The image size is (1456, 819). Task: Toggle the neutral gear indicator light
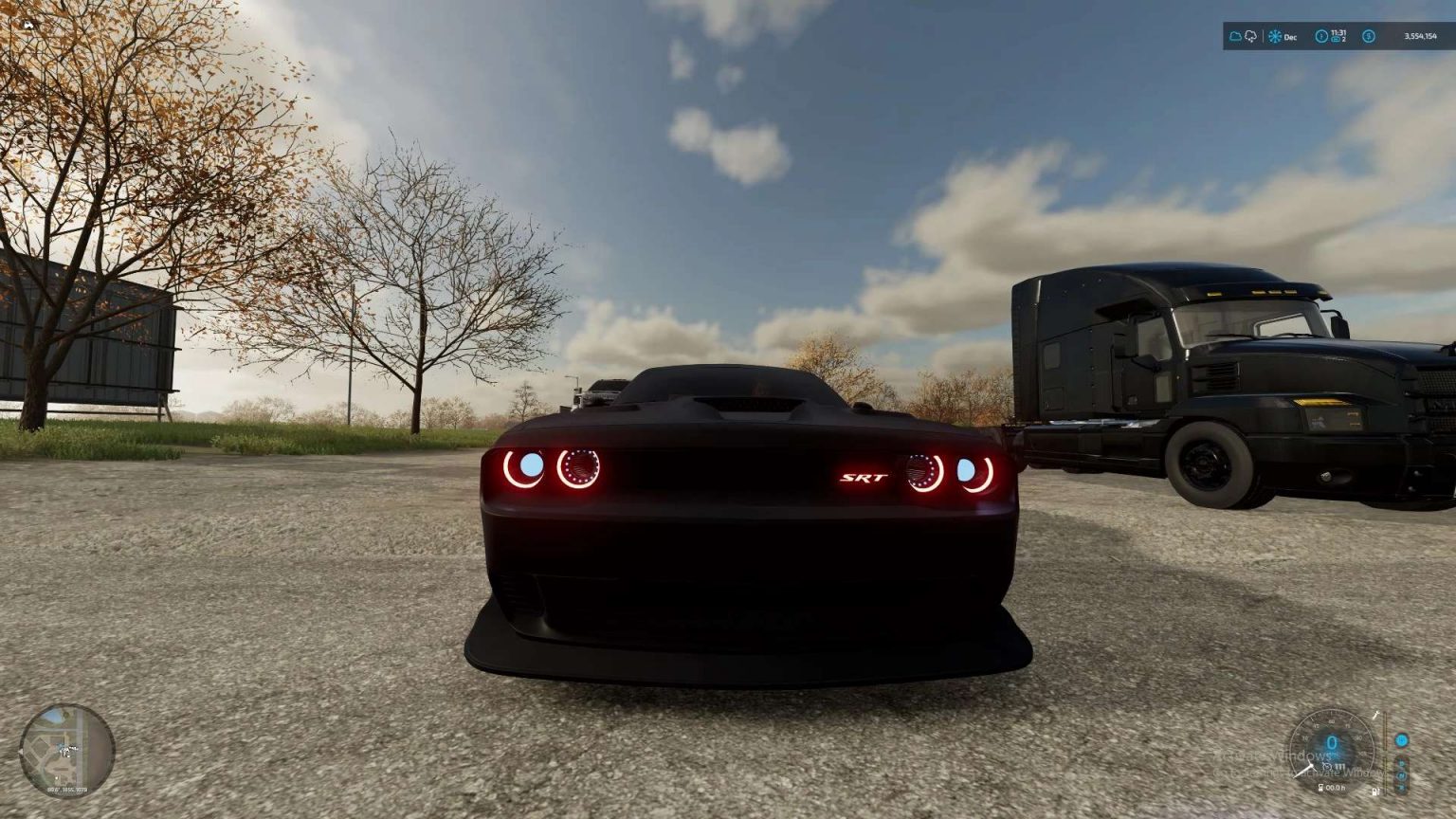[x=1403, y=775]
